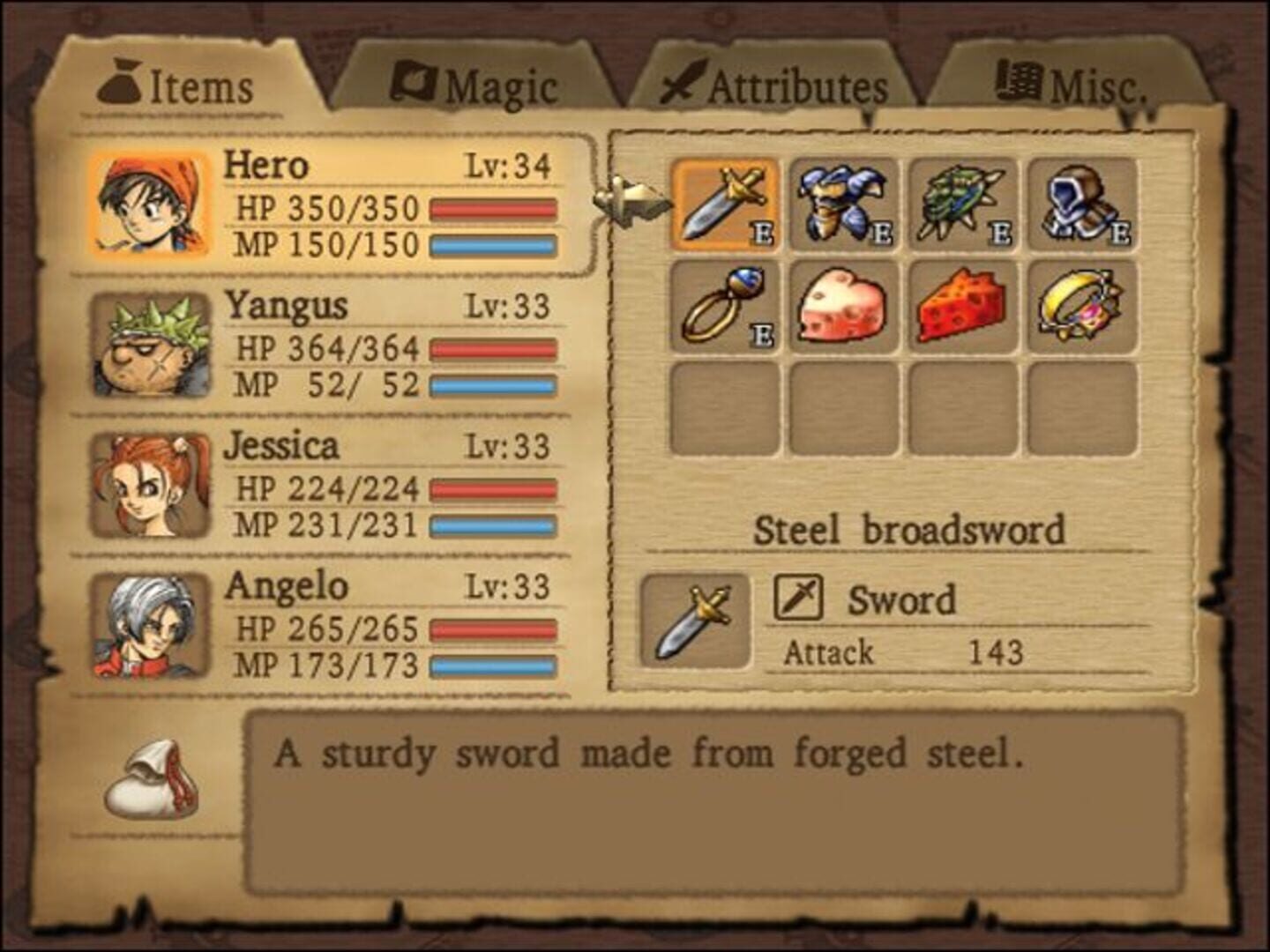Click the blue horned armor slot

click(x=844, y=205)
